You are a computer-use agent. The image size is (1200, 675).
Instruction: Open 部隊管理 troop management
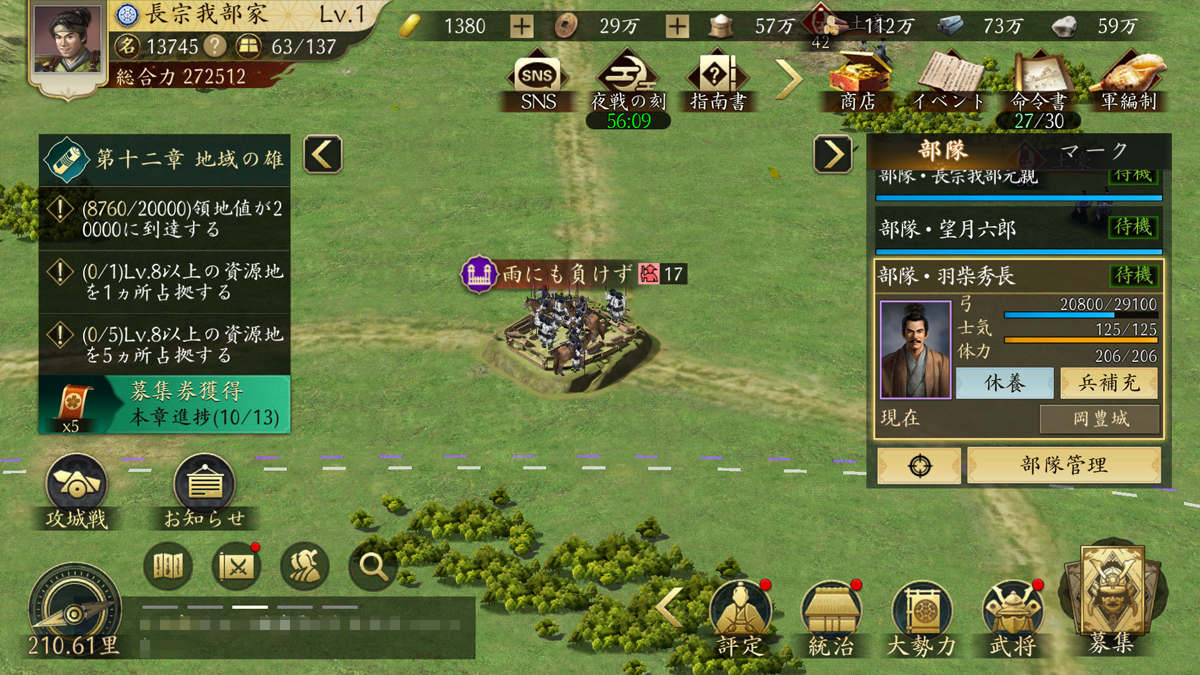tap(1064, 465)
